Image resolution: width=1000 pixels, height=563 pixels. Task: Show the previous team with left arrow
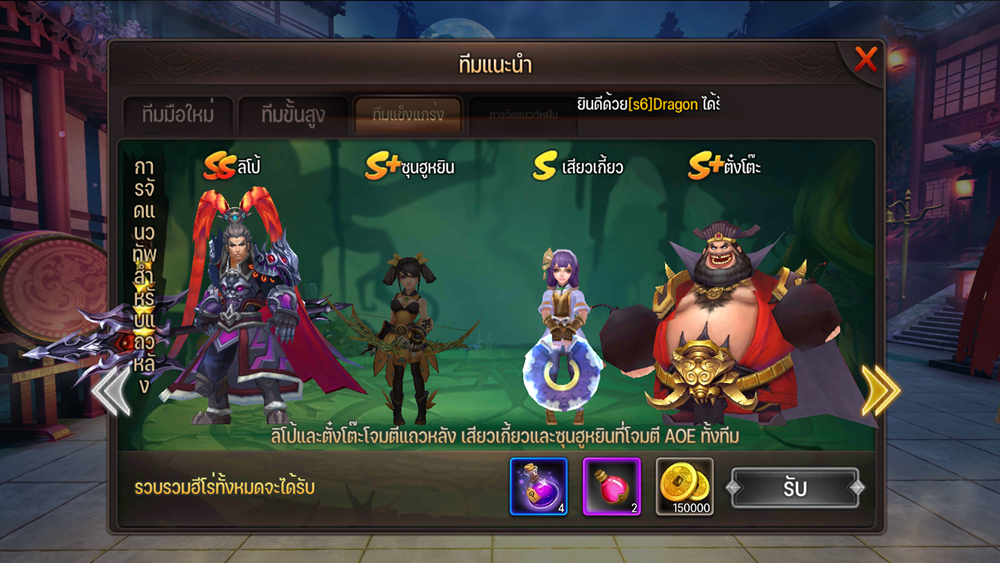click(112, 390)
